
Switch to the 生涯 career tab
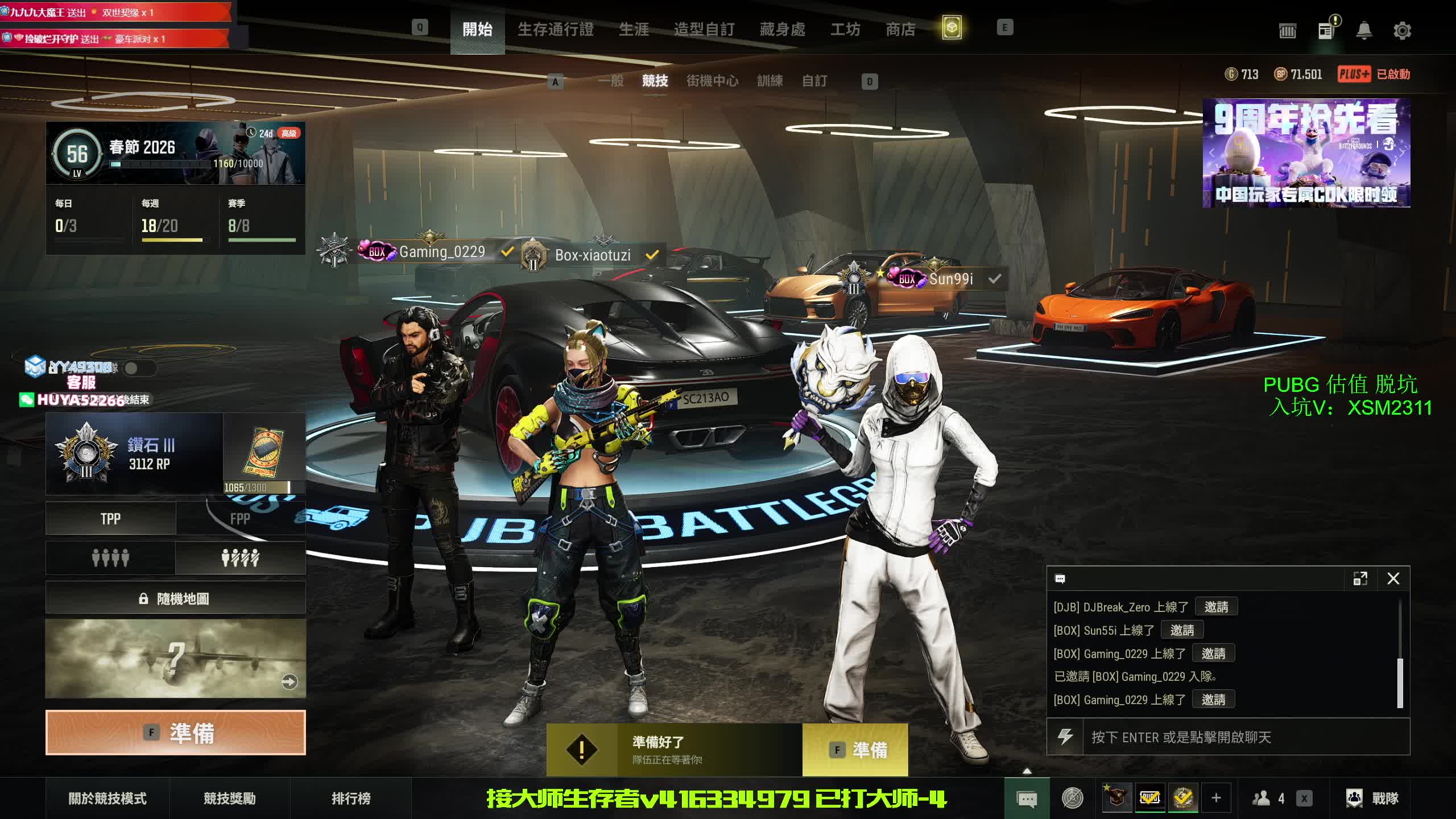tap(634, 29)
